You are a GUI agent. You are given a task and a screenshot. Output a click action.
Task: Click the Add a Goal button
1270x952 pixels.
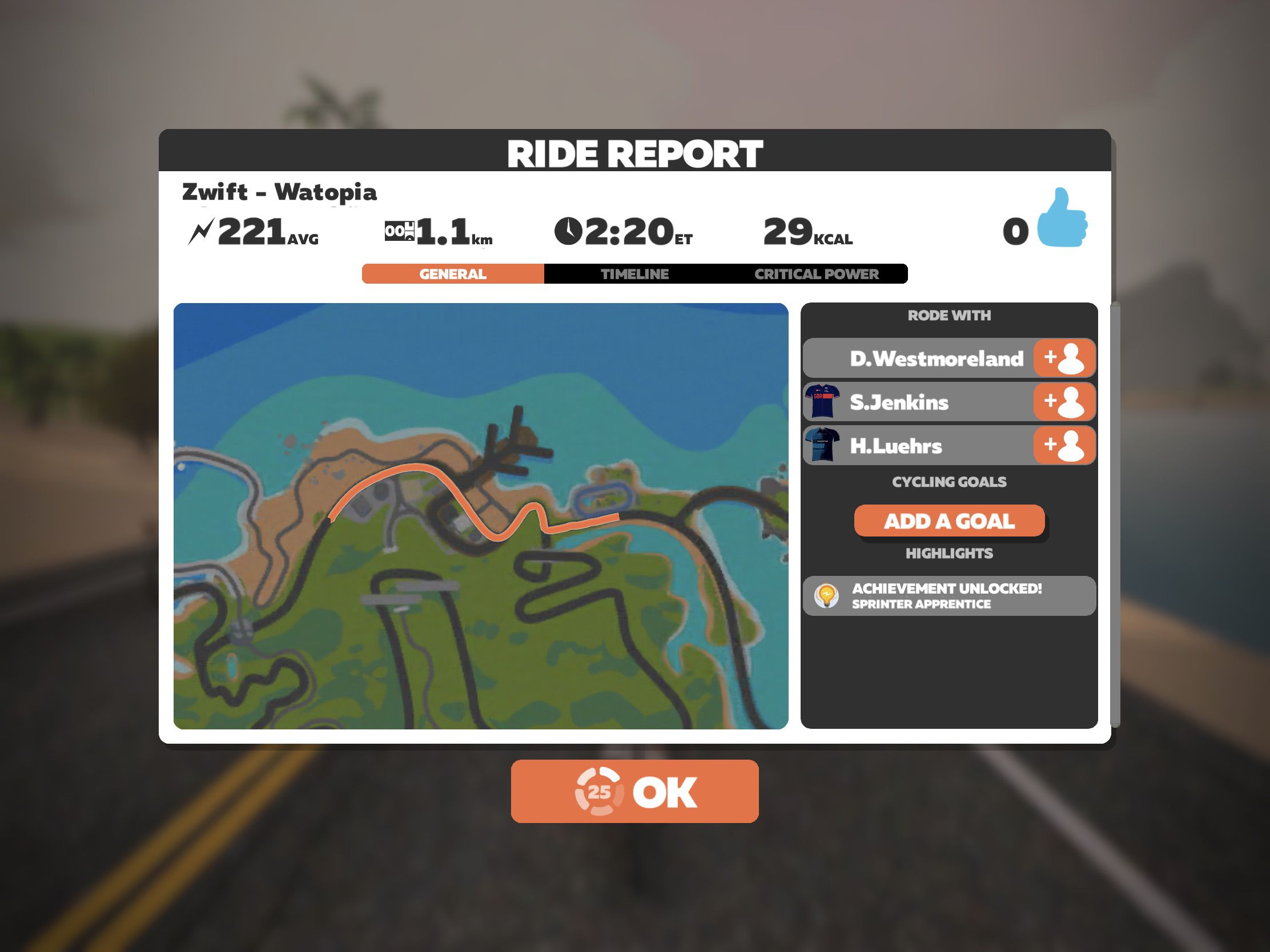[x=949, y=521]
